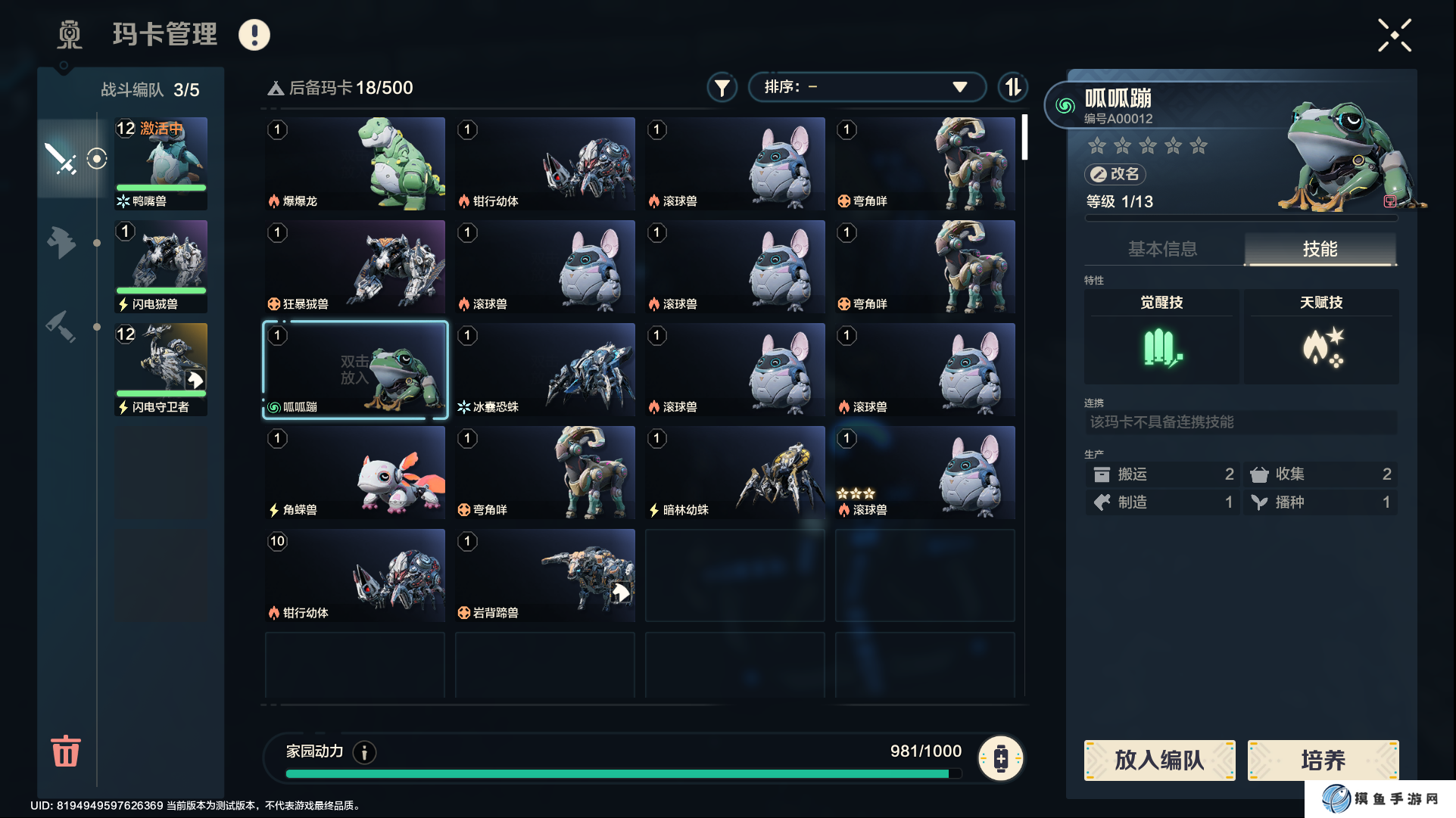The image size is (1456, 818).
Task: Open the 排序 sort dropdown
Action: (x=866, y=87)
